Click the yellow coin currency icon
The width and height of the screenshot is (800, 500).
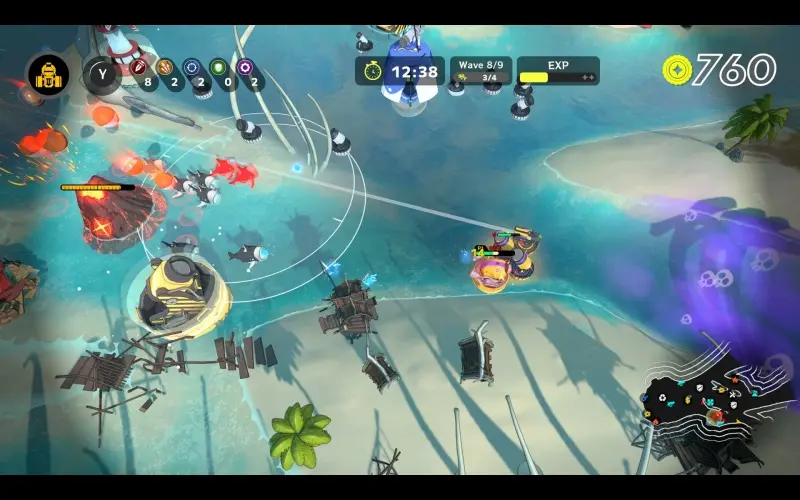(677, 69)
